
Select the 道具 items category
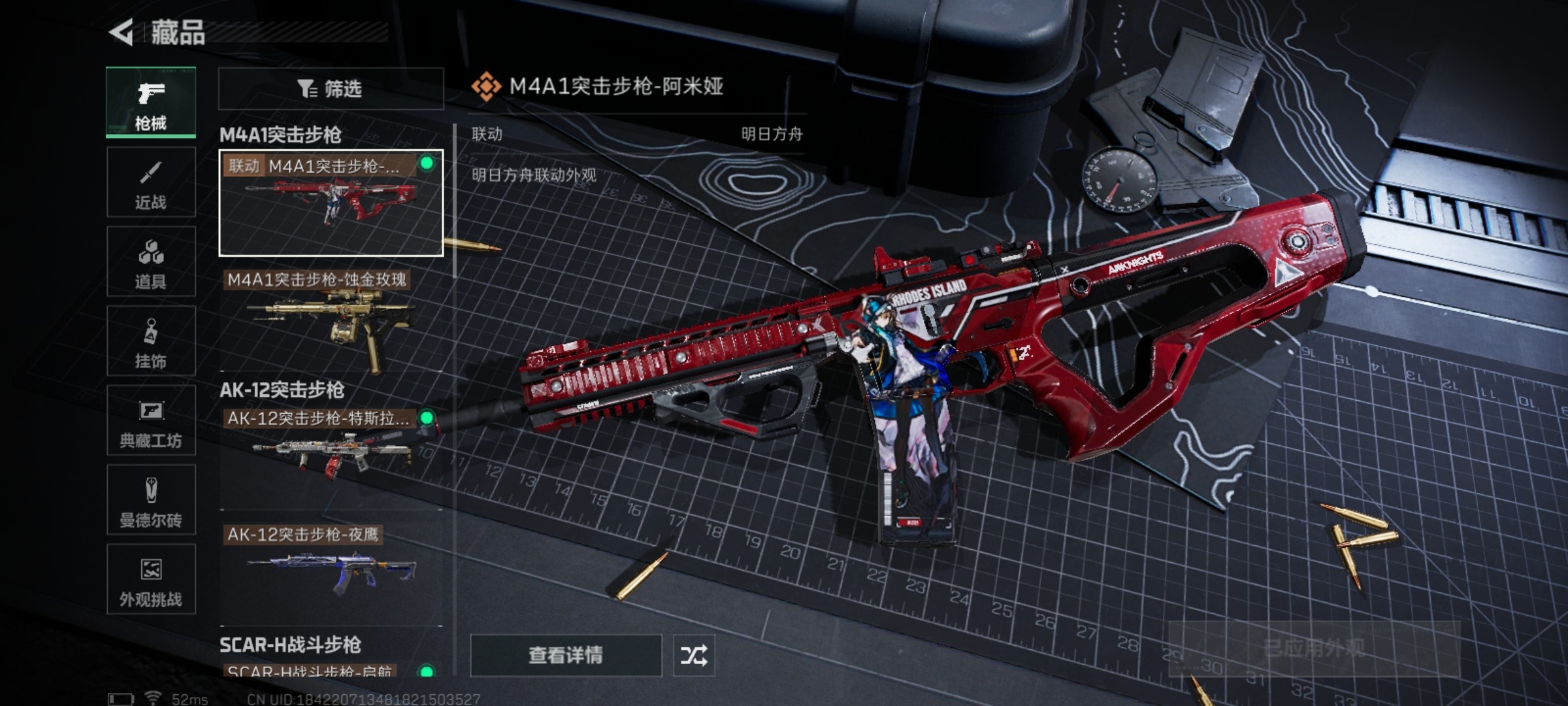pos(151,262)
